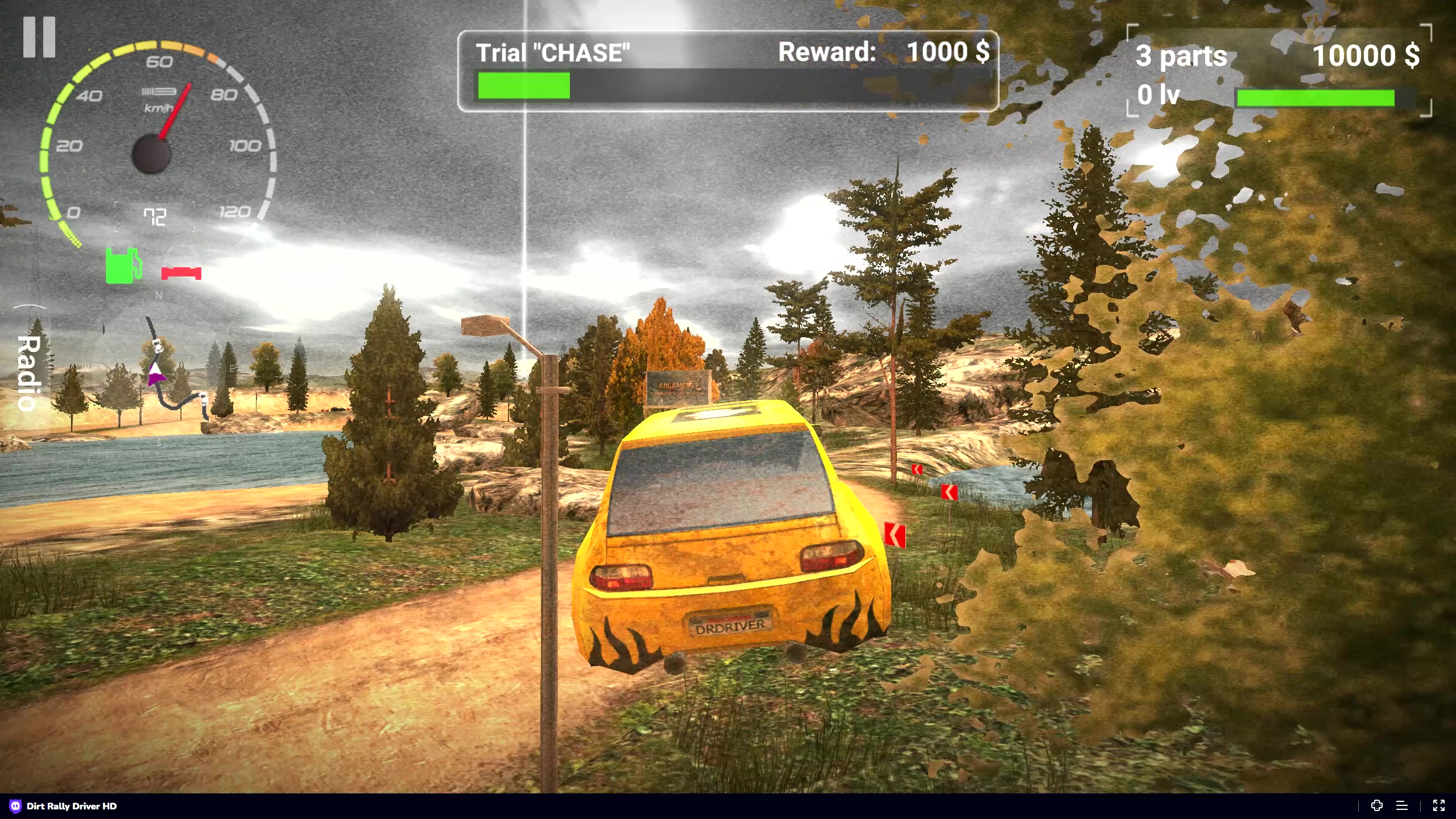Screen dimensions: 1456x819
Task: Click the 3 parts counter
Action: tap(1181, 56)
